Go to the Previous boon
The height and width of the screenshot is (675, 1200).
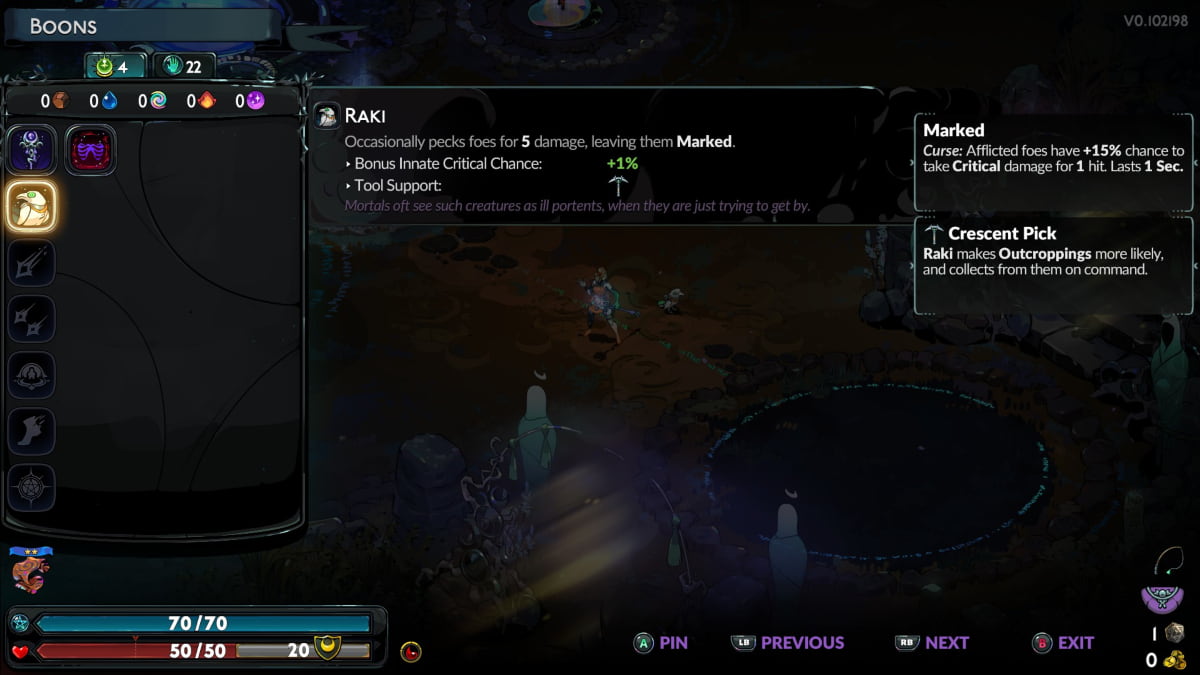point(788,643)
